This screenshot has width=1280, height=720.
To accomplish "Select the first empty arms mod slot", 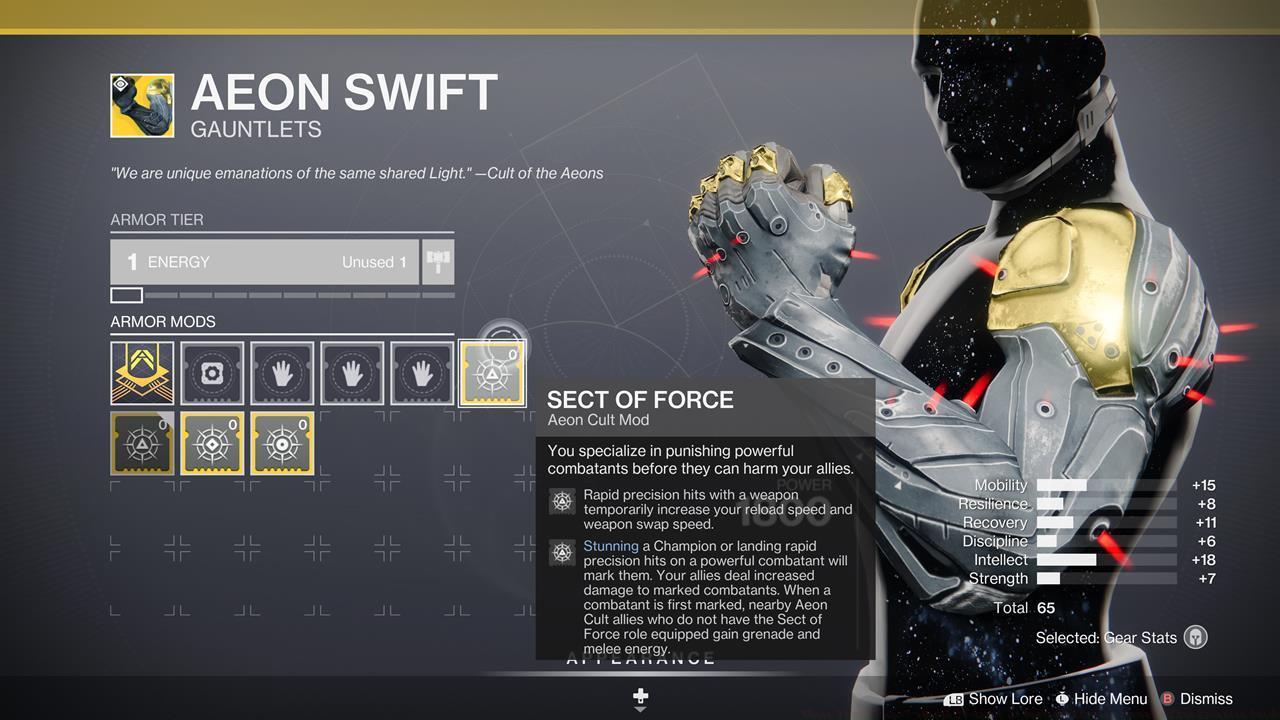I will [282, 372].
